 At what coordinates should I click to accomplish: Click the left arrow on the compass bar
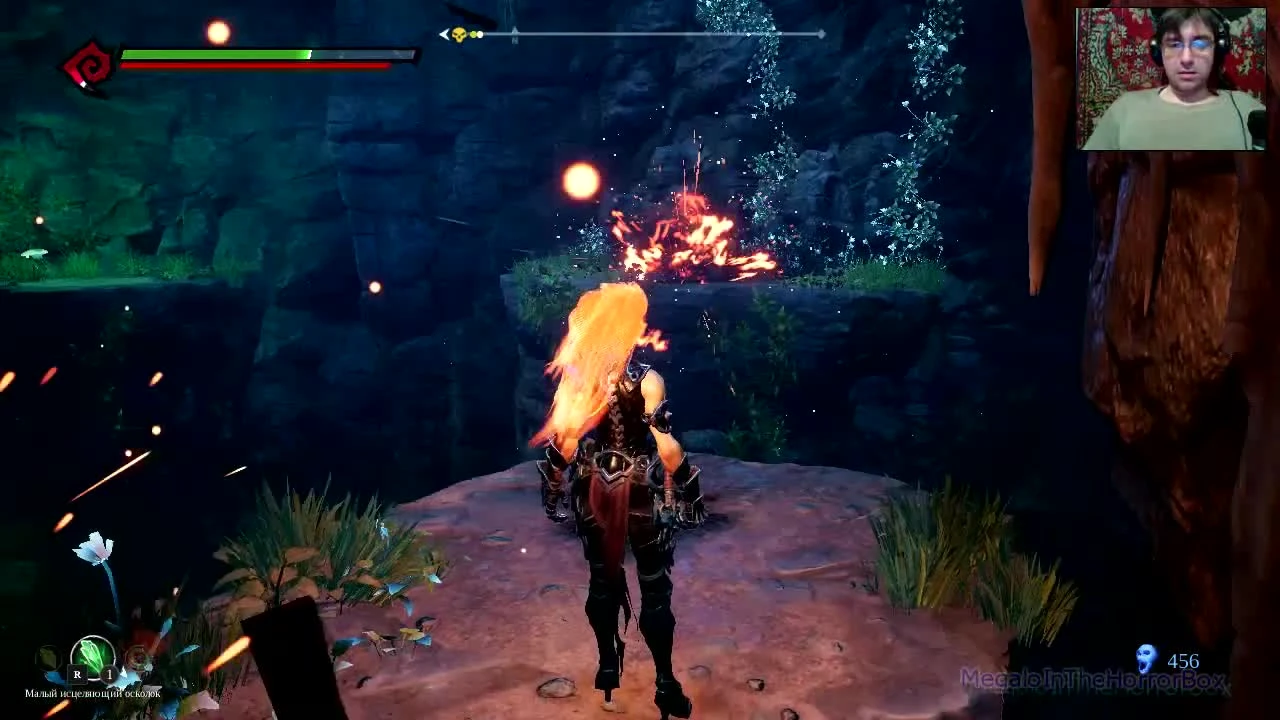442,33
